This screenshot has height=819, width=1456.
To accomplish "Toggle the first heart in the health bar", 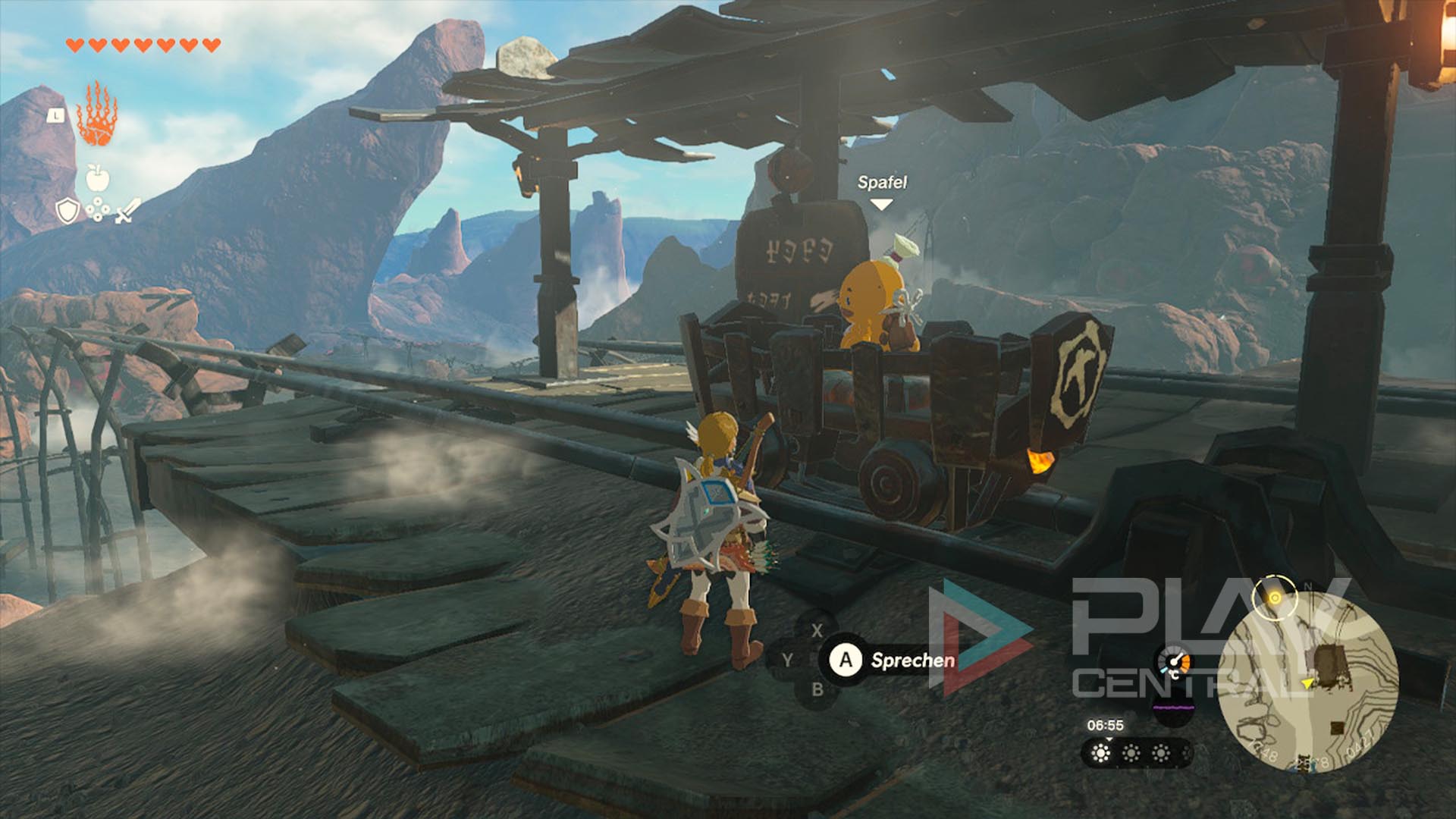I will click(x=74, y=45).
